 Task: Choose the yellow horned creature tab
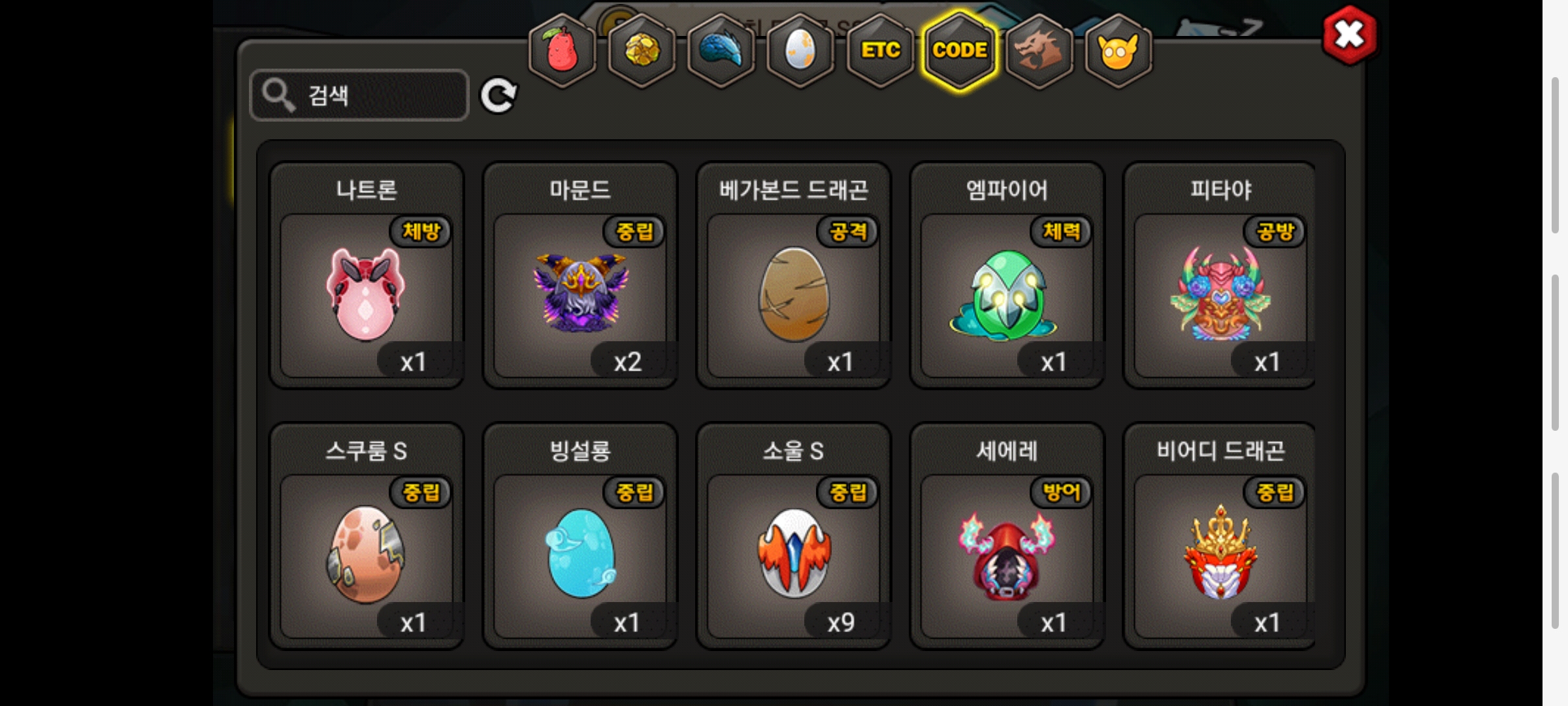[x=1118, y=50]
